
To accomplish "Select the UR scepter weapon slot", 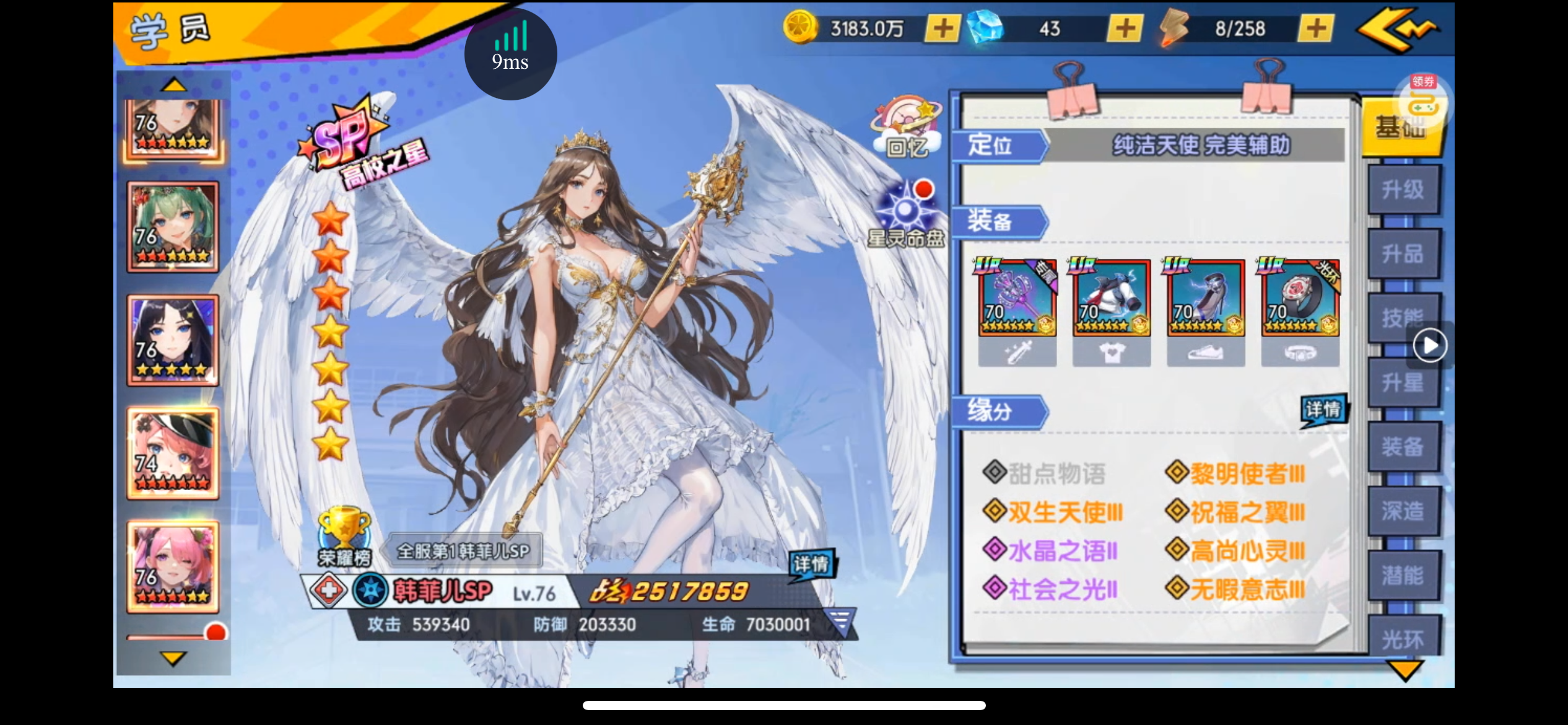I will click(1017, 299).
